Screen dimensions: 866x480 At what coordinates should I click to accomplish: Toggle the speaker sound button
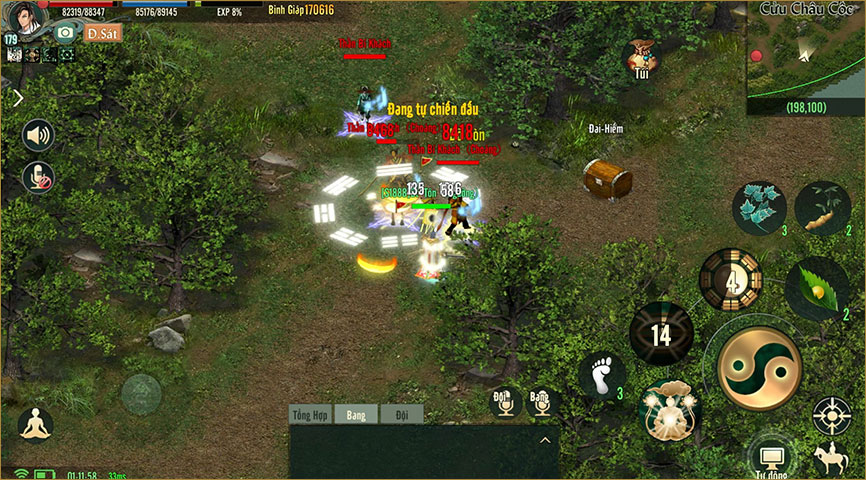coord(38,135)
